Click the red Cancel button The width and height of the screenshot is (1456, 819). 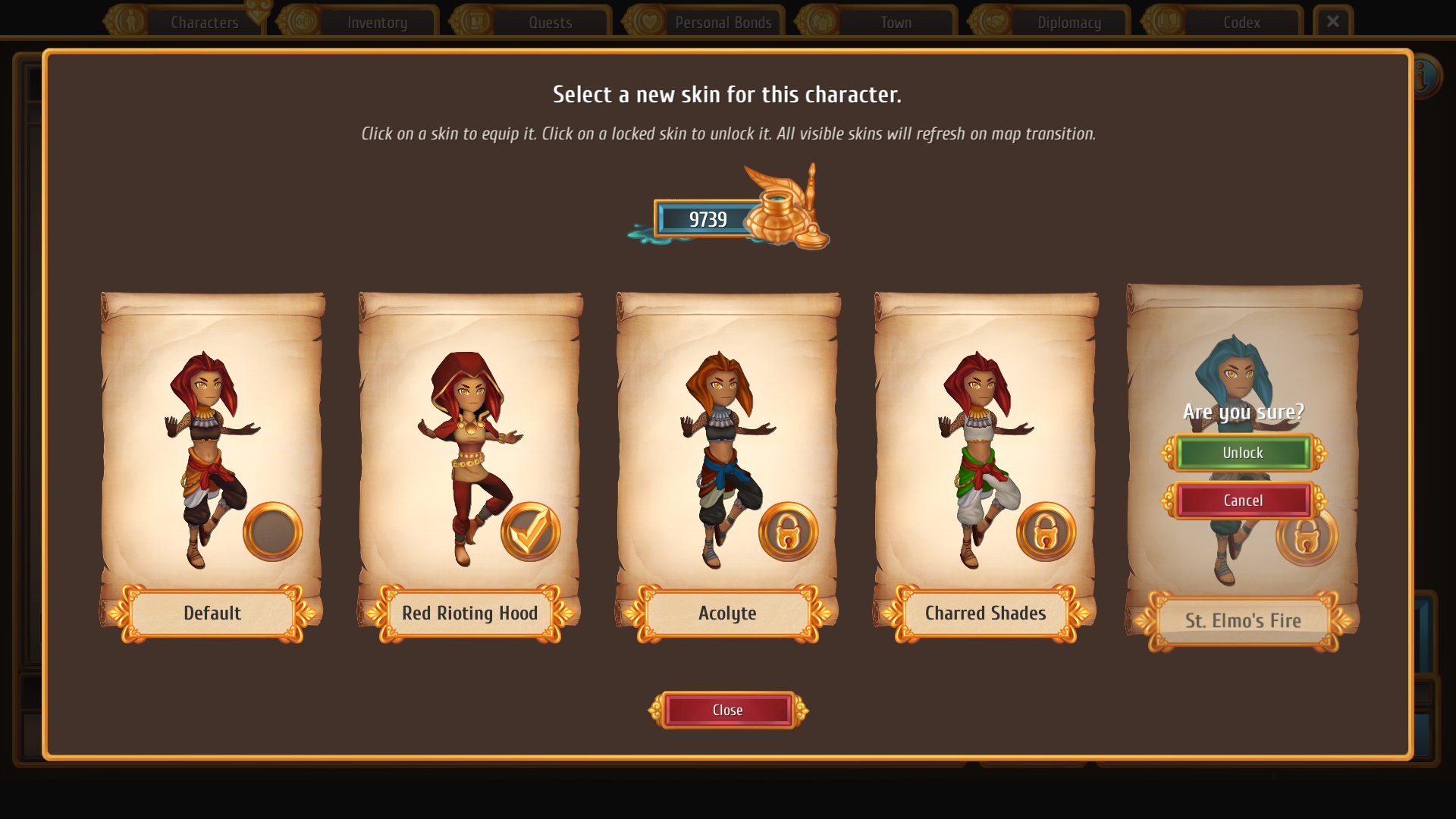[1242, 500]
